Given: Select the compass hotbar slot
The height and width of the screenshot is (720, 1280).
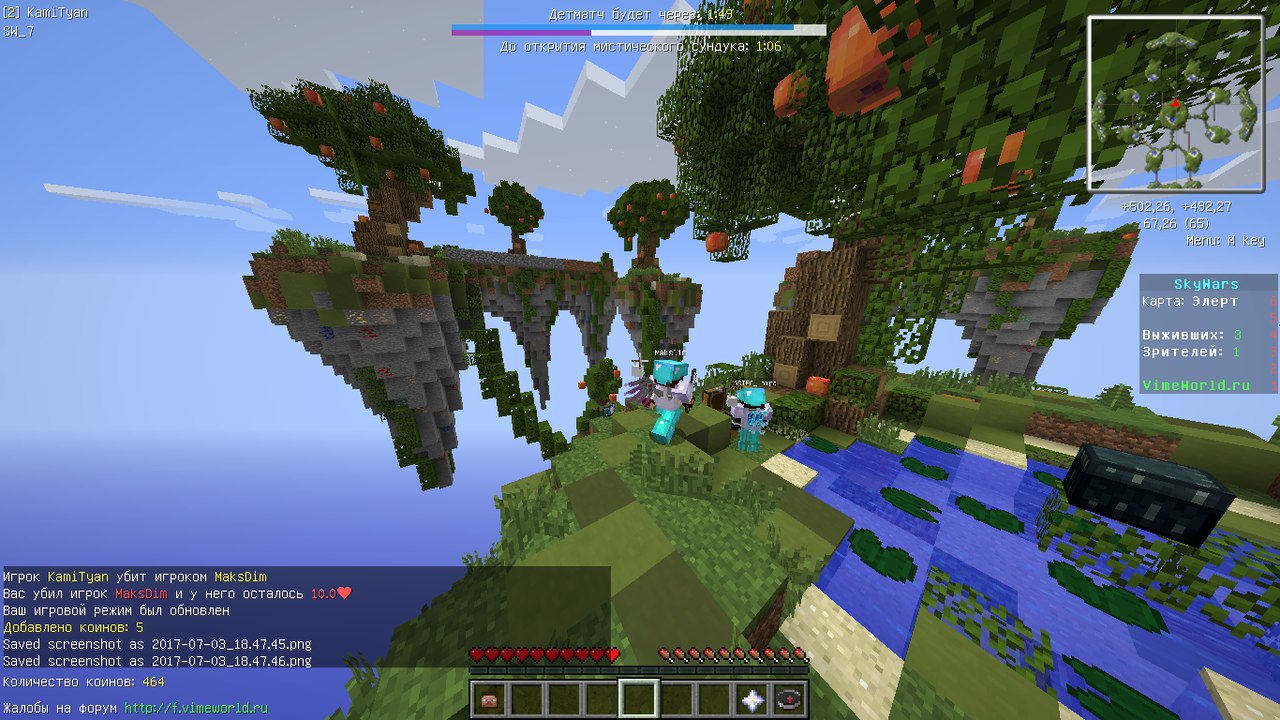Looking at the screenshot, I should (x=789, y=699).
